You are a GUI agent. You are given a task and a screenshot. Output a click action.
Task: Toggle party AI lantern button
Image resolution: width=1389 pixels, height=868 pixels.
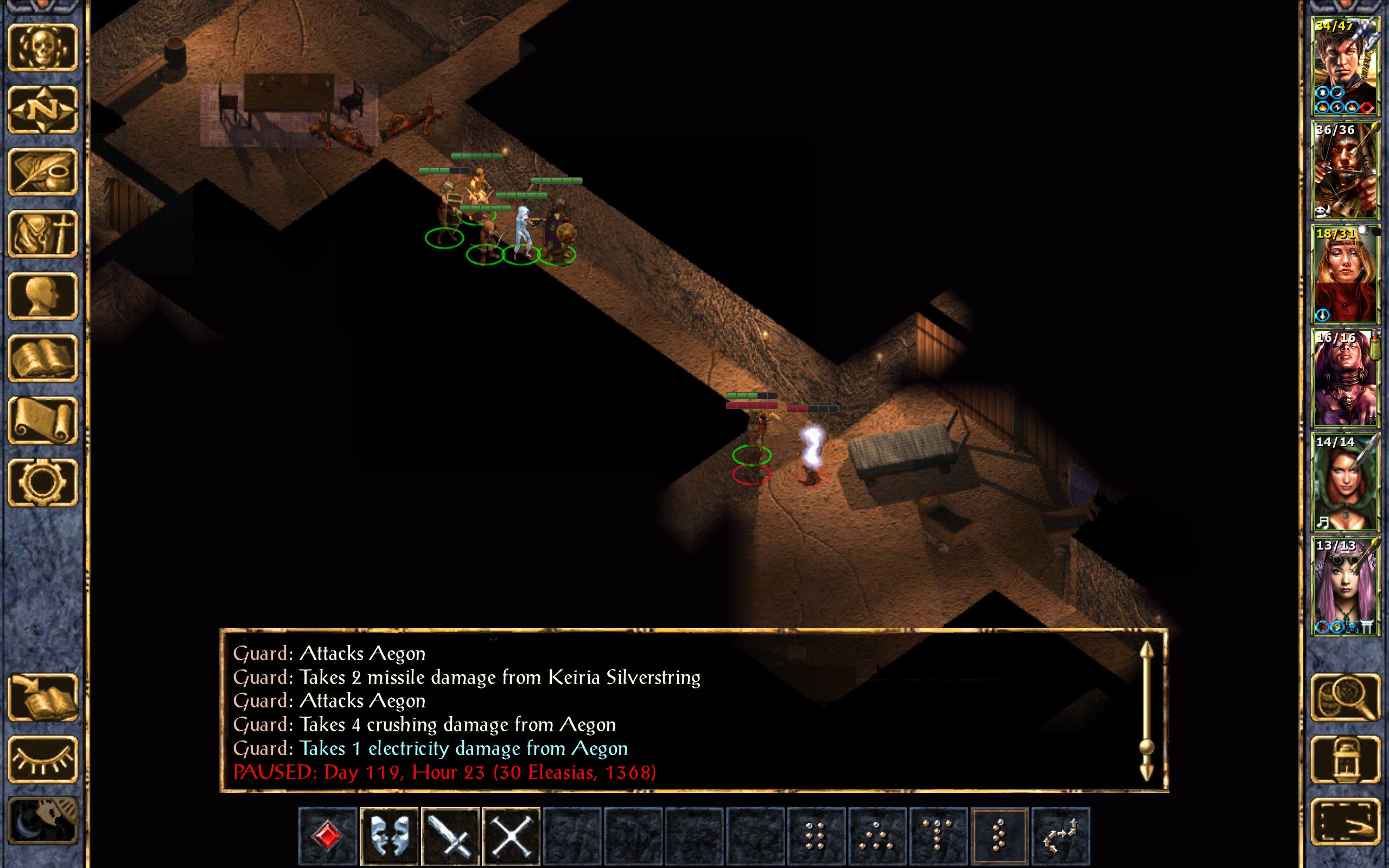pos(1346,759)
